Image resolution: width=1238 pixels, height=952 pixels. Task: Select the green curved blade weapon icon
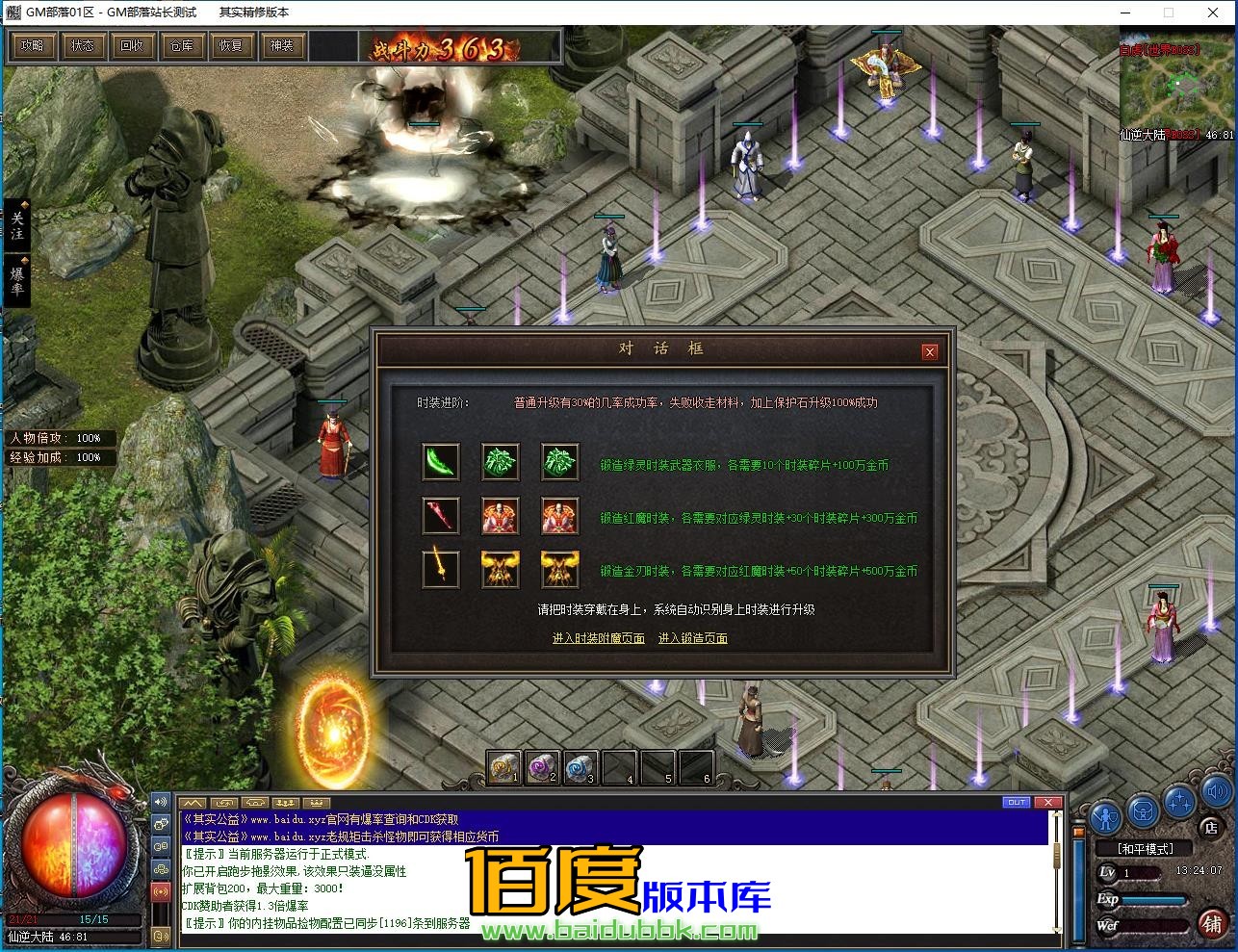point(441,462)
